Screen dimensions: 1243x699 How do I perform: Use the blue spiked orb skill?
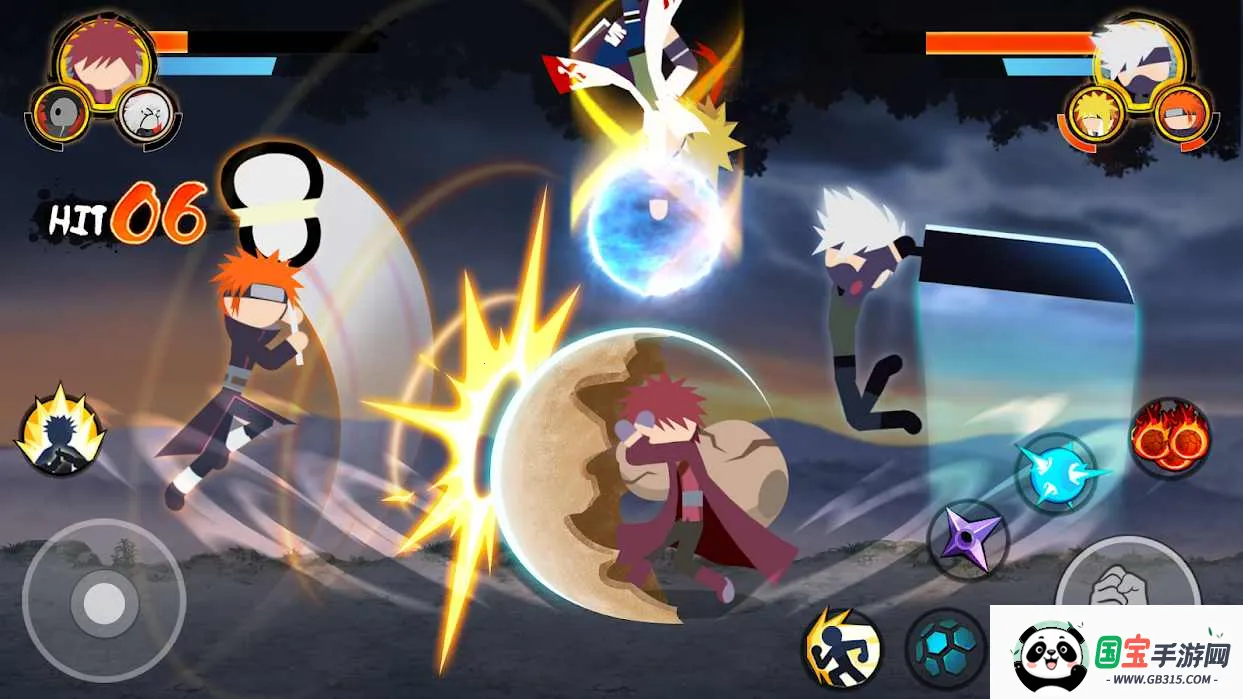(1055, 473)
